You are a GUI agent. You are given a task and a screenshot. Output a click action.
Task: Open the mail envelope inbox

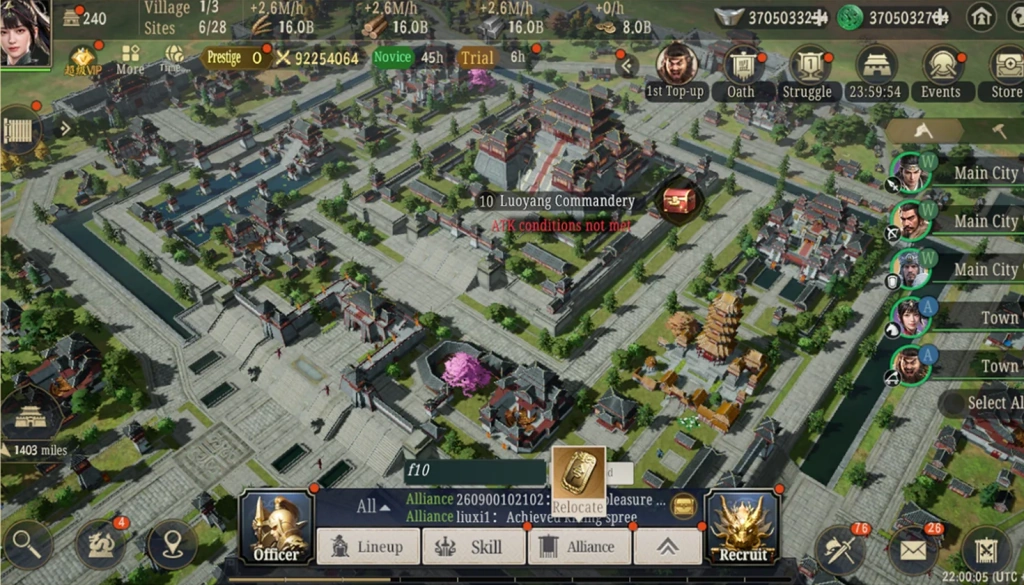[911, 550]
